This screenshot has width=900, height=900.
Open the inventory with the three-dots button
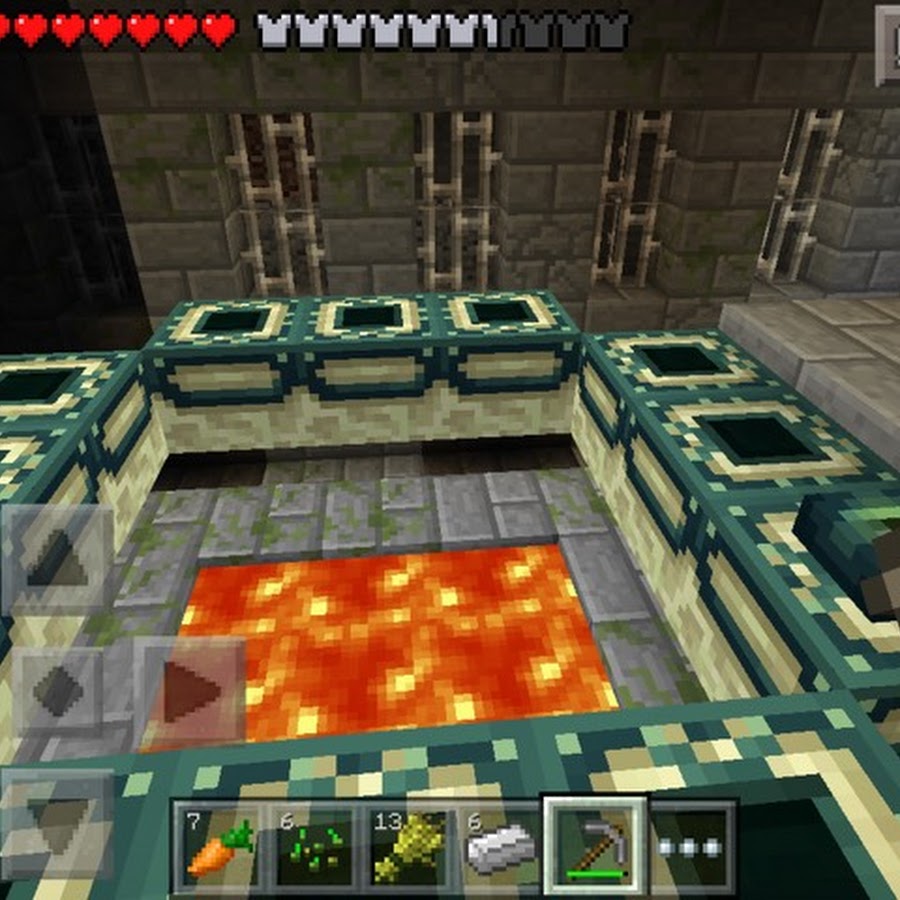click(690, 847)
